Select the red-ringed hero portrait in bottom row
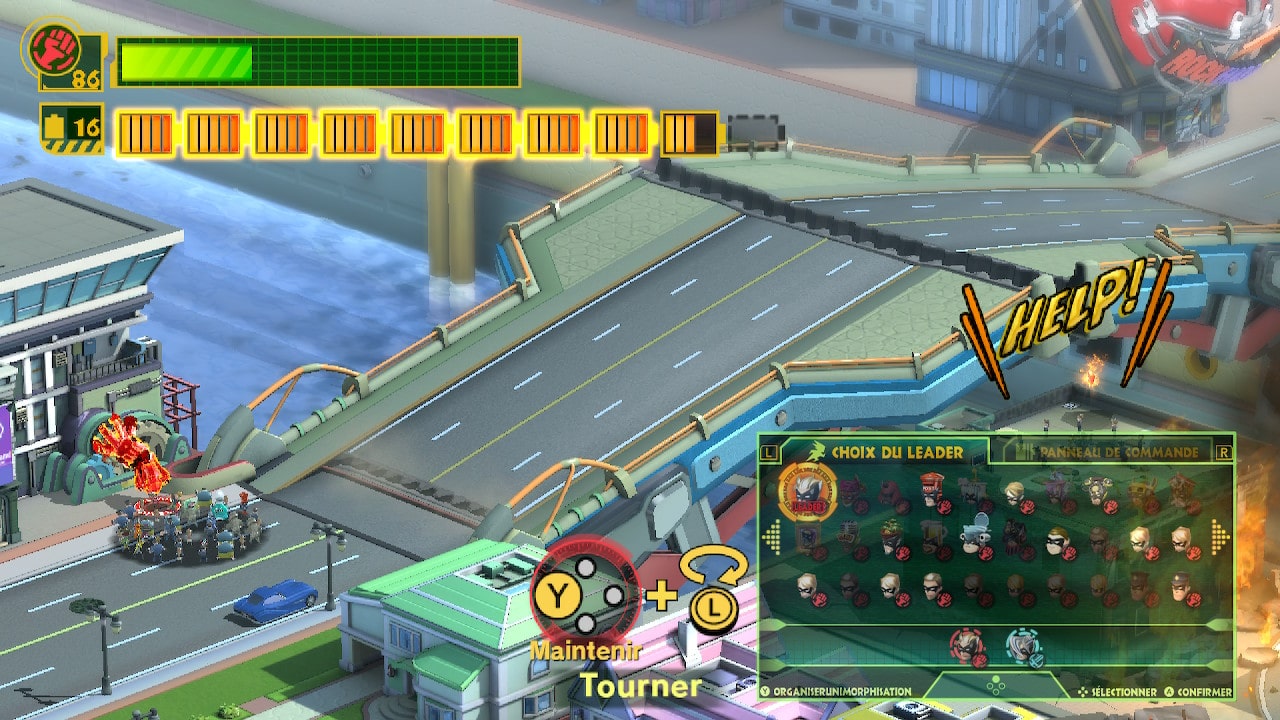The image size is (1280, 720). pyautogui.click(x=968, y=645)
